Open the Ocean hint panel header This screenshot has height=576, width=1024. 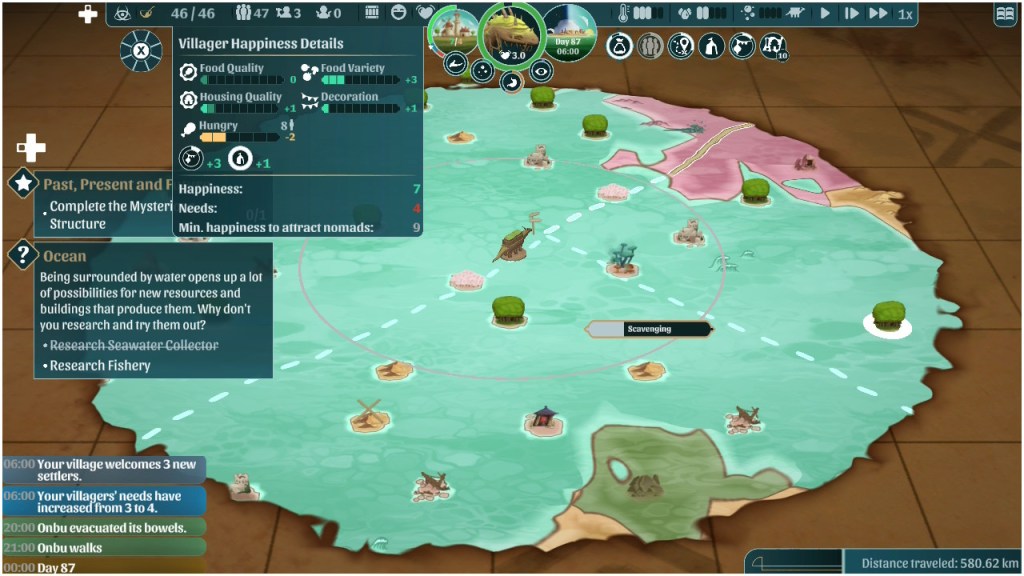(65, 256)
